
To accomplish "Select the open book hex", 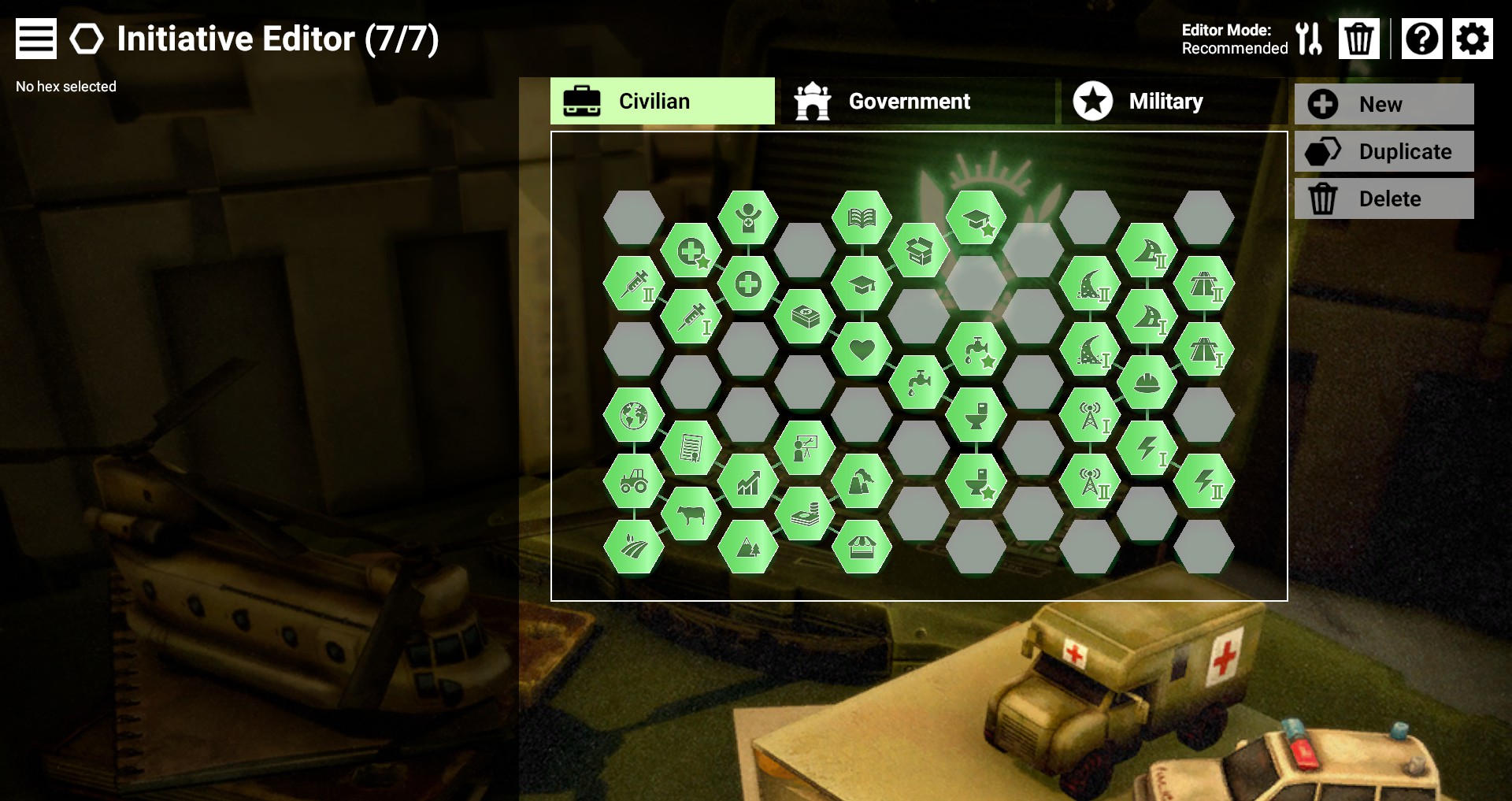I will [x=862, y=217].
